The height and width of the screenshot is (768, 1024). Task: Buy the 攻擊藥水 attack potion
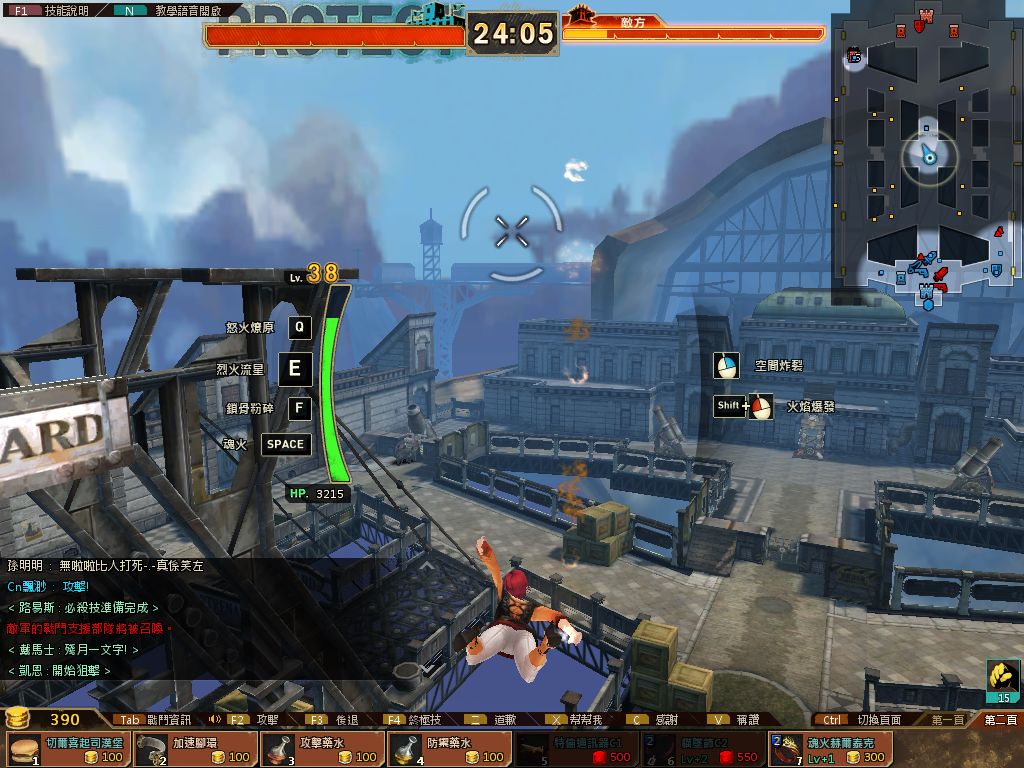(322, 749)
